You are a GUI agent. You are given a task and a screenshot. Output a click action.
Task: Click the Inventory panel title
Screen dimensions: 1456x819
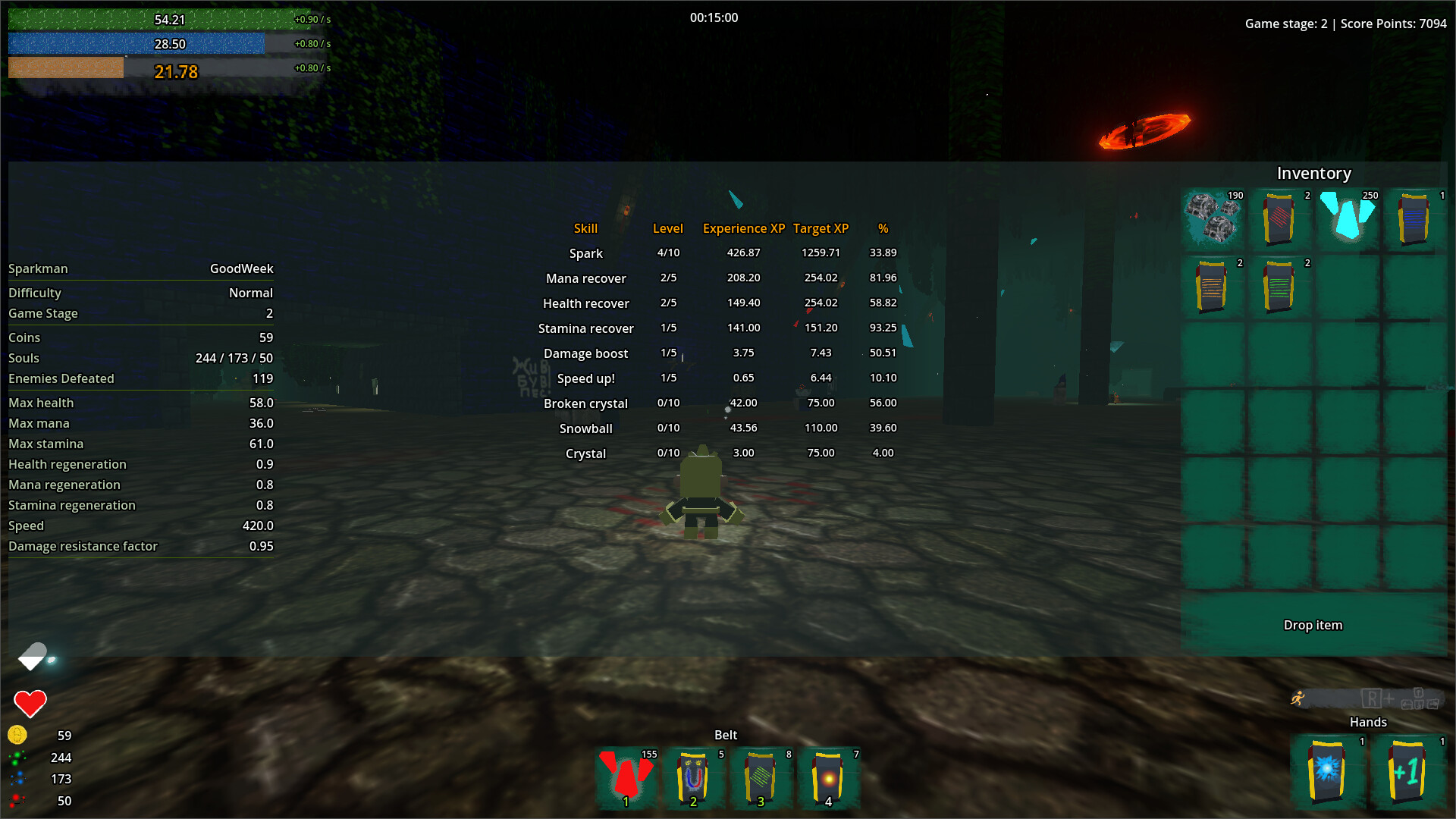pos(1313,173)
